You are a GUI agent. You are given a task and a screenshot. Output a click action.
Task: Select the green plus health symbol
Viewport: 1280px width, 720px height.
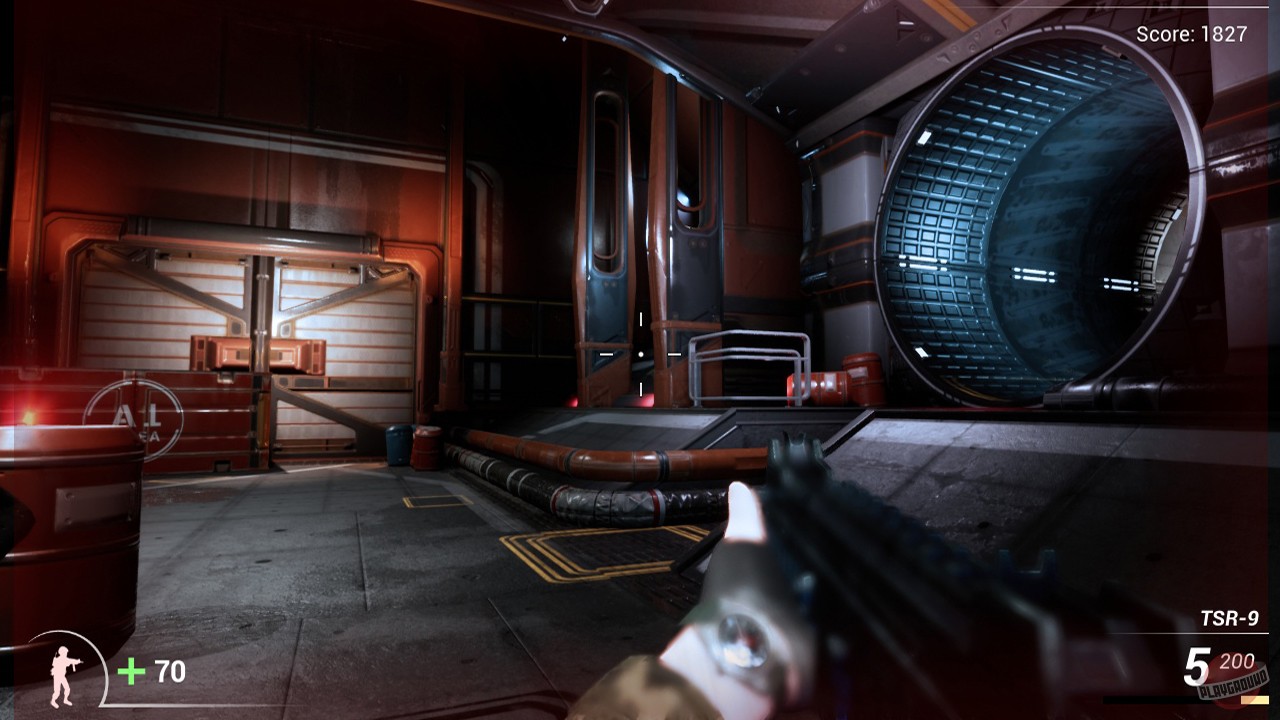[129, 670]
